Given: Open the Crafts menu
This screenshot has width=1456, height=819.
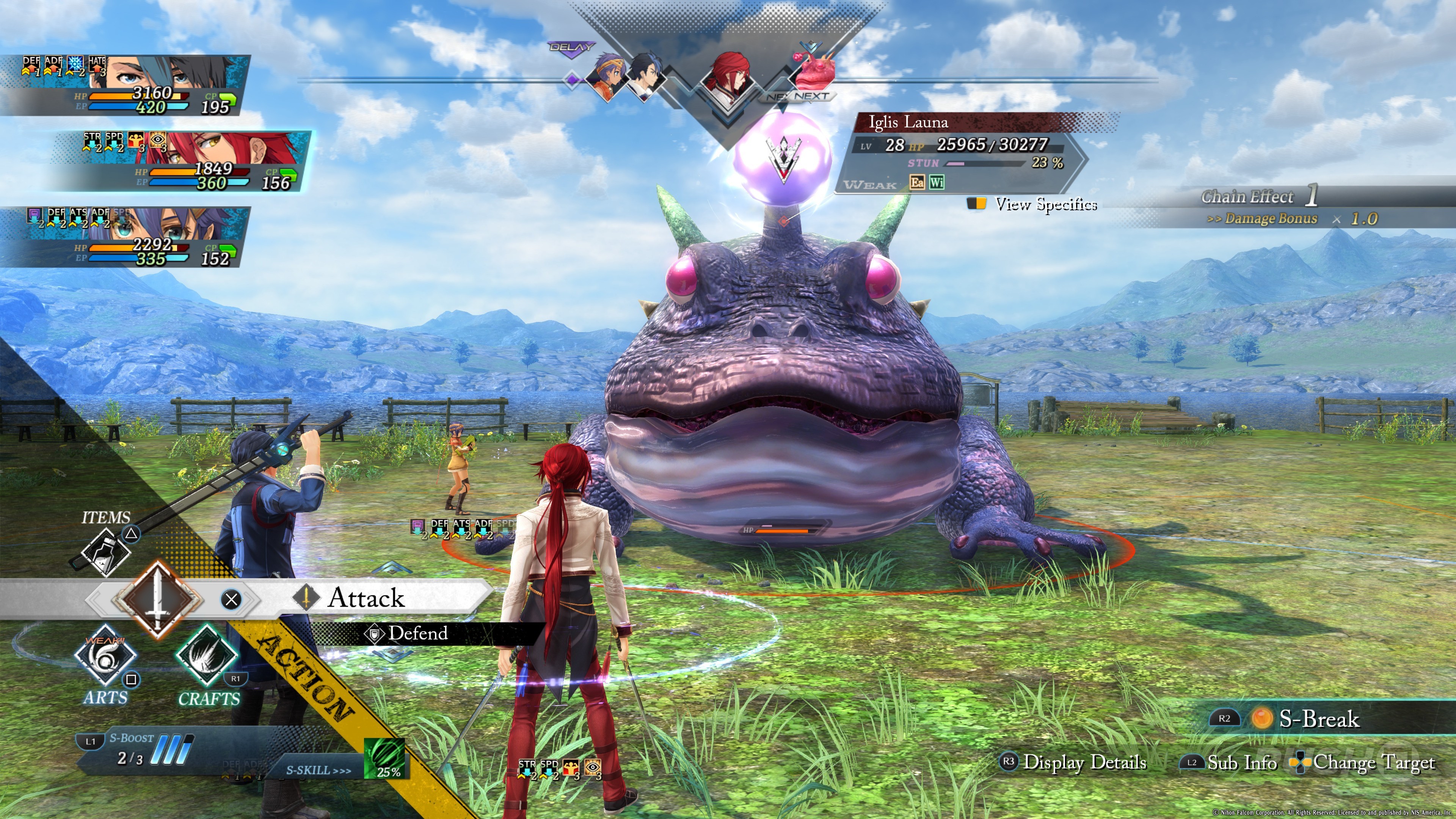Looking at the screenshot, I should pyautogui.click(x=207, y=657).
